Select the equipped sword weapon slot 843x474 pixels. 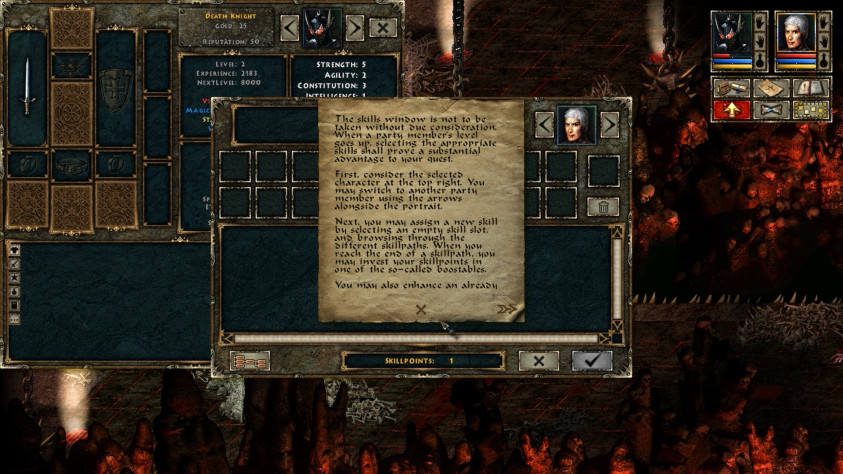(x=26, y=88)
